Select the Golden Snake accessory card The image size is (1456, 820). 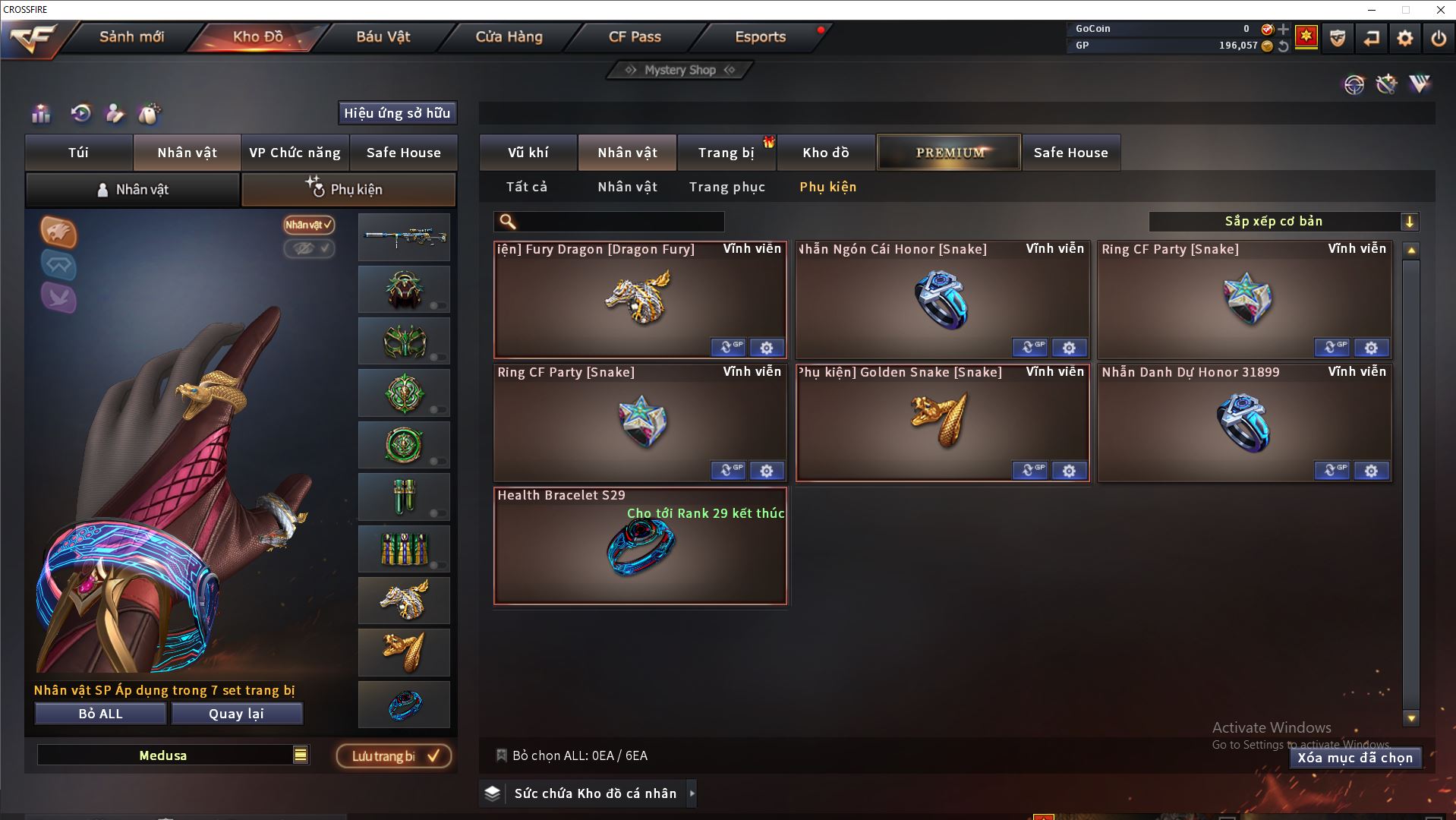coord(942,422)
